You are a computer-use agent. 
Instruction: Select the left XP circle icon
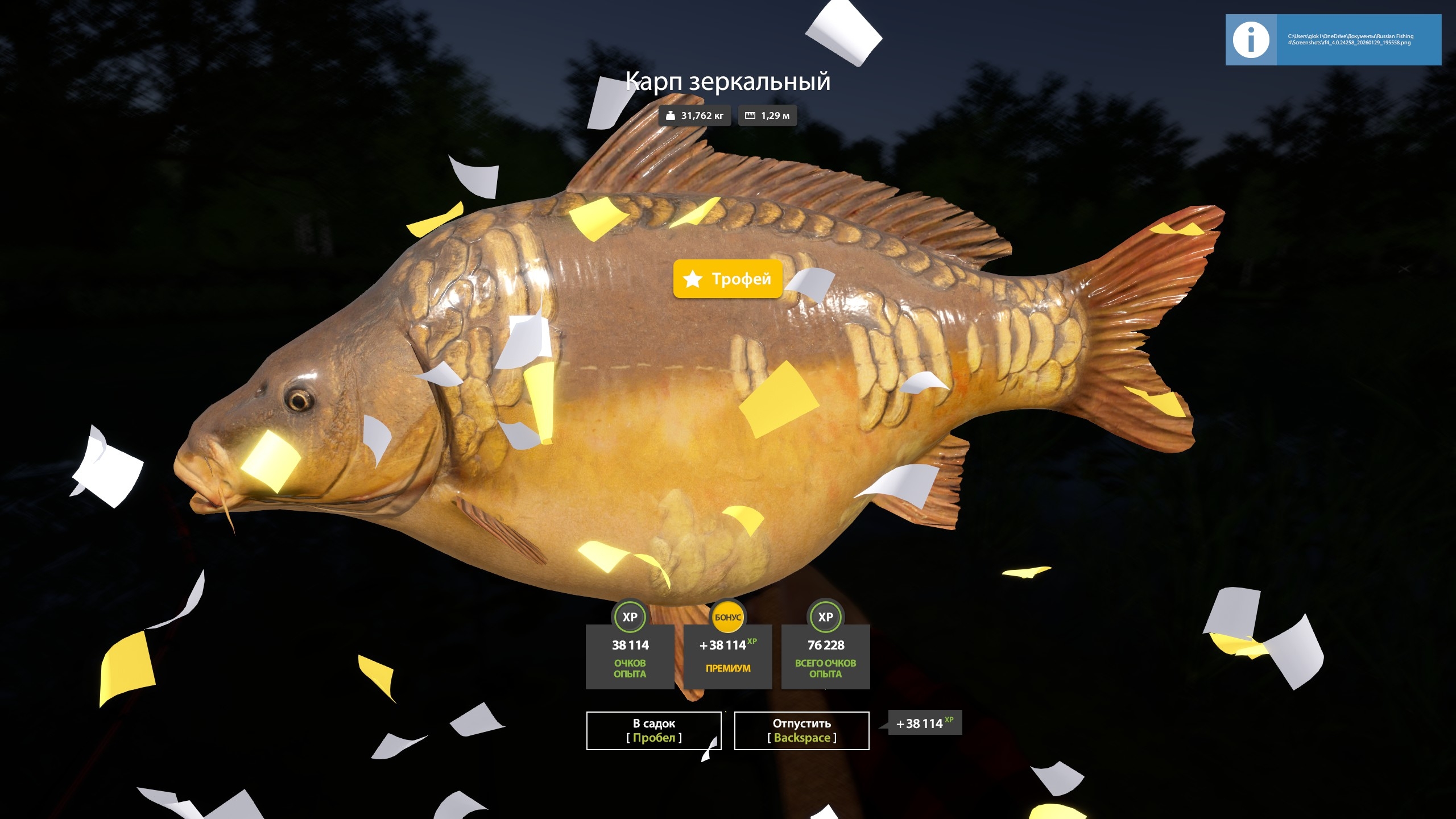[x=629, y=616]
